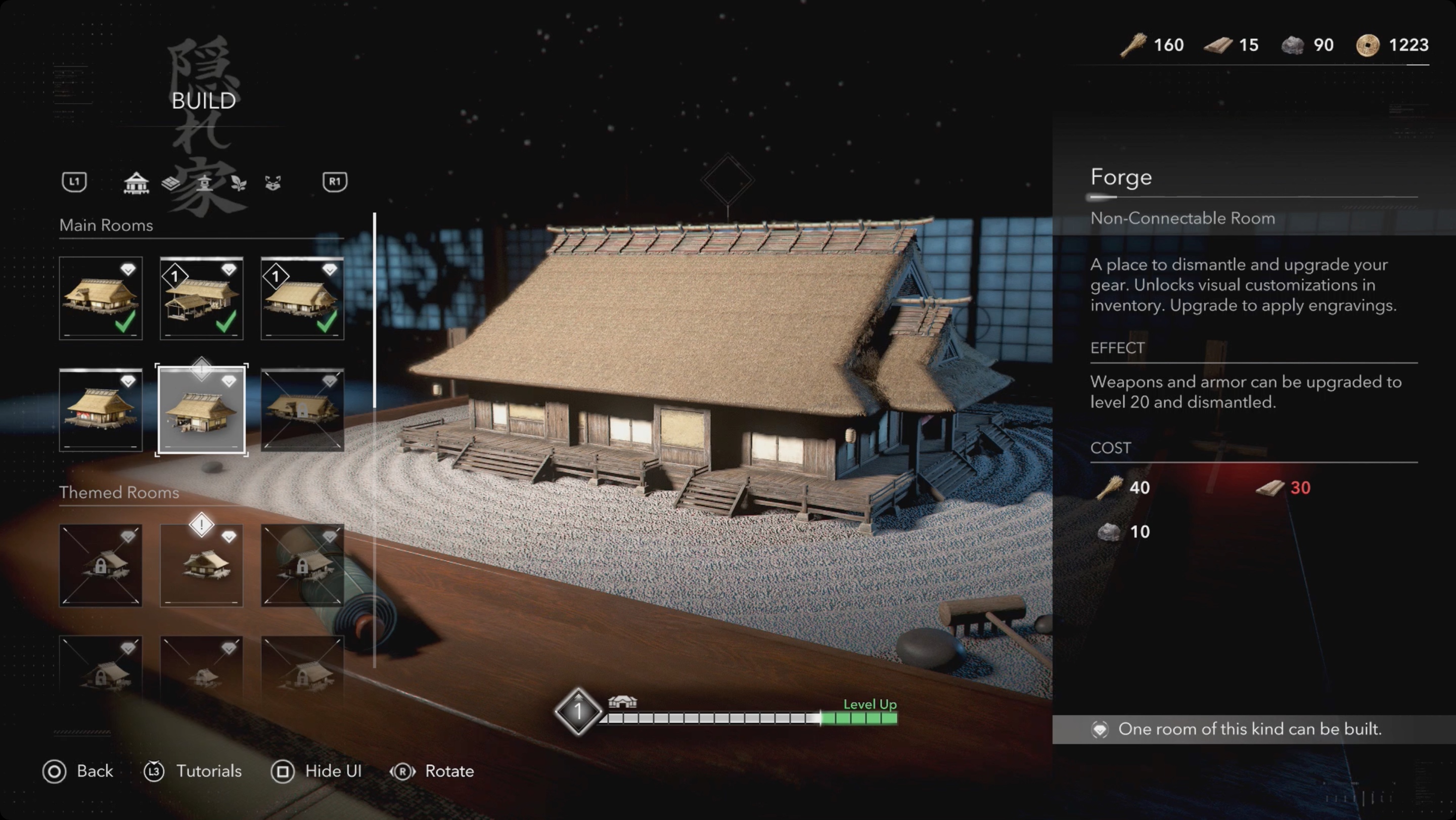1456x820 pixels.
Task: Click the locked room in Main Rooms
Action: tap(302, 409)
